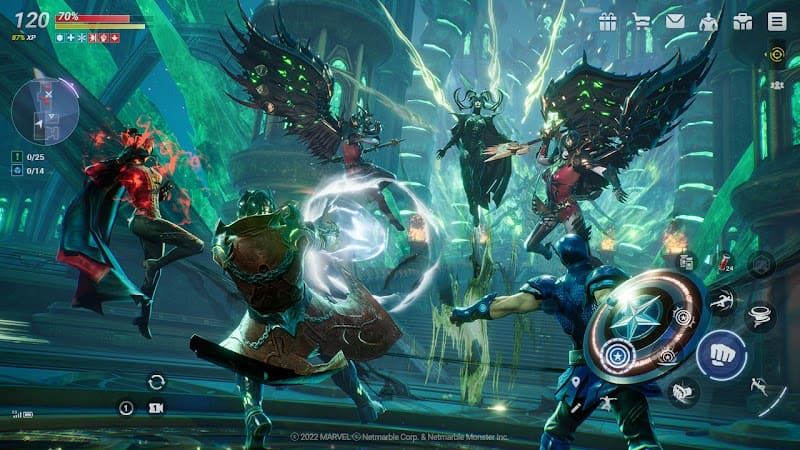Tap the circular arrows swap button
800x450 pixels.
[156, 381]
